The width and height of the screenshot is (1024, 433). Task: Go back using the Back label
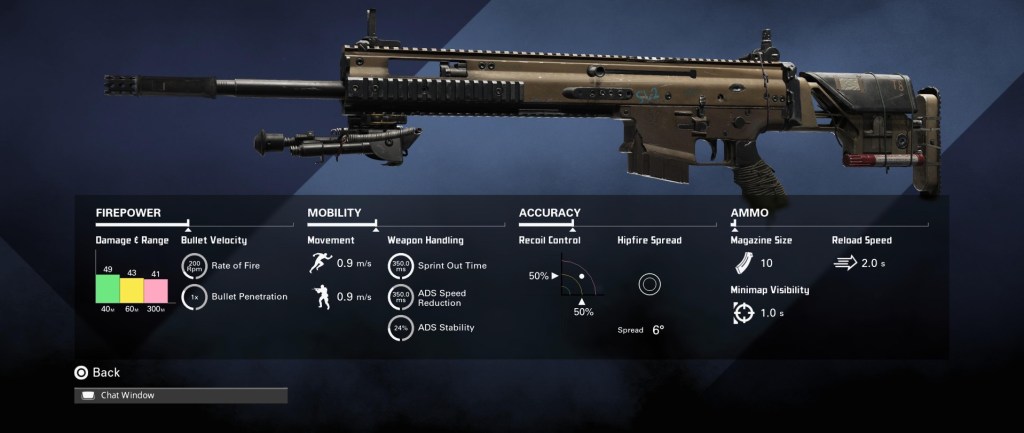105,372
